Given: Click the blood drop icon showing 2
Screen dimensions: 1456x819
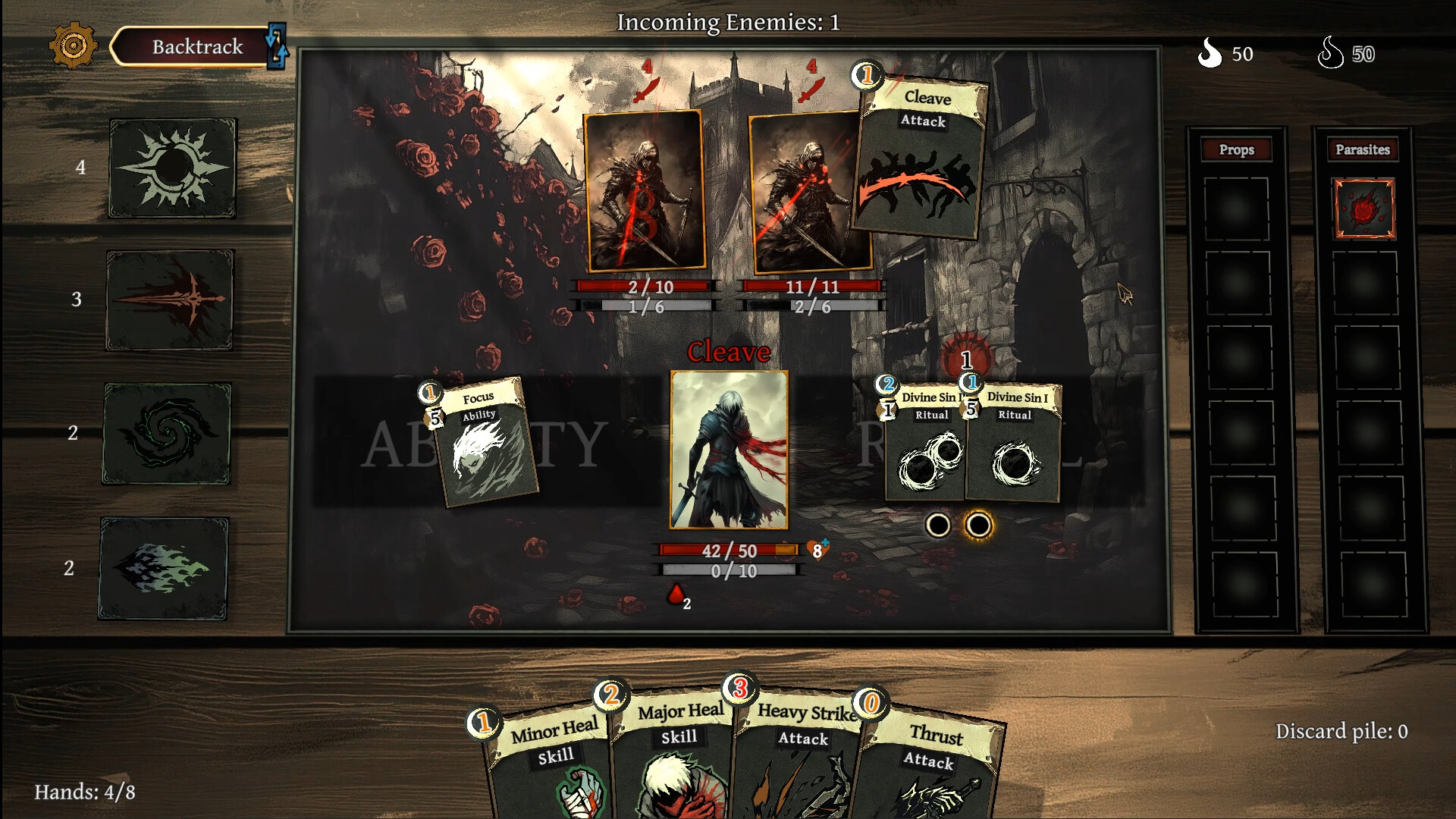Looking at the screenshot, I should [676, 595].
